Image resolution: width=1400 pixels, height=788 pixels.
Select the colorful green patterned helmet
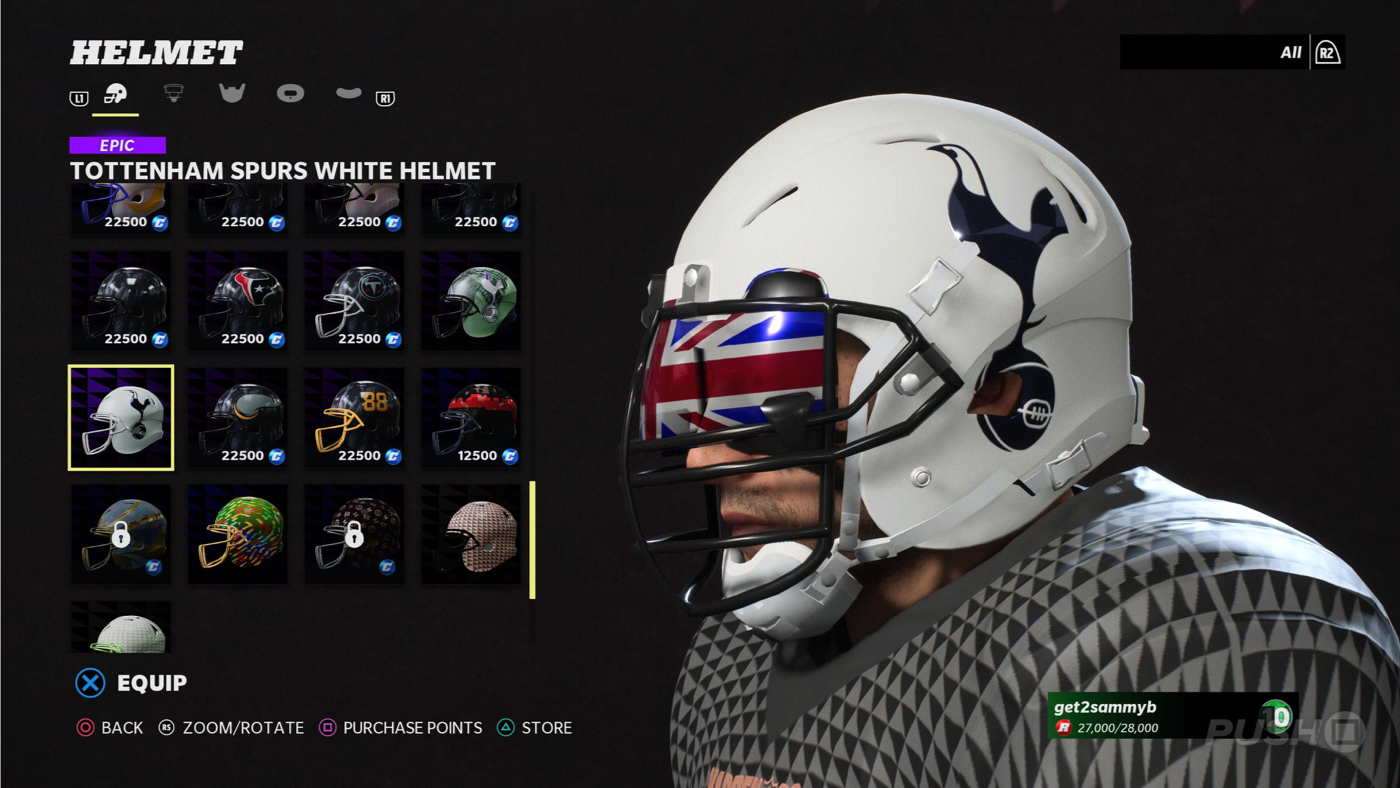[x=238, y=534]
